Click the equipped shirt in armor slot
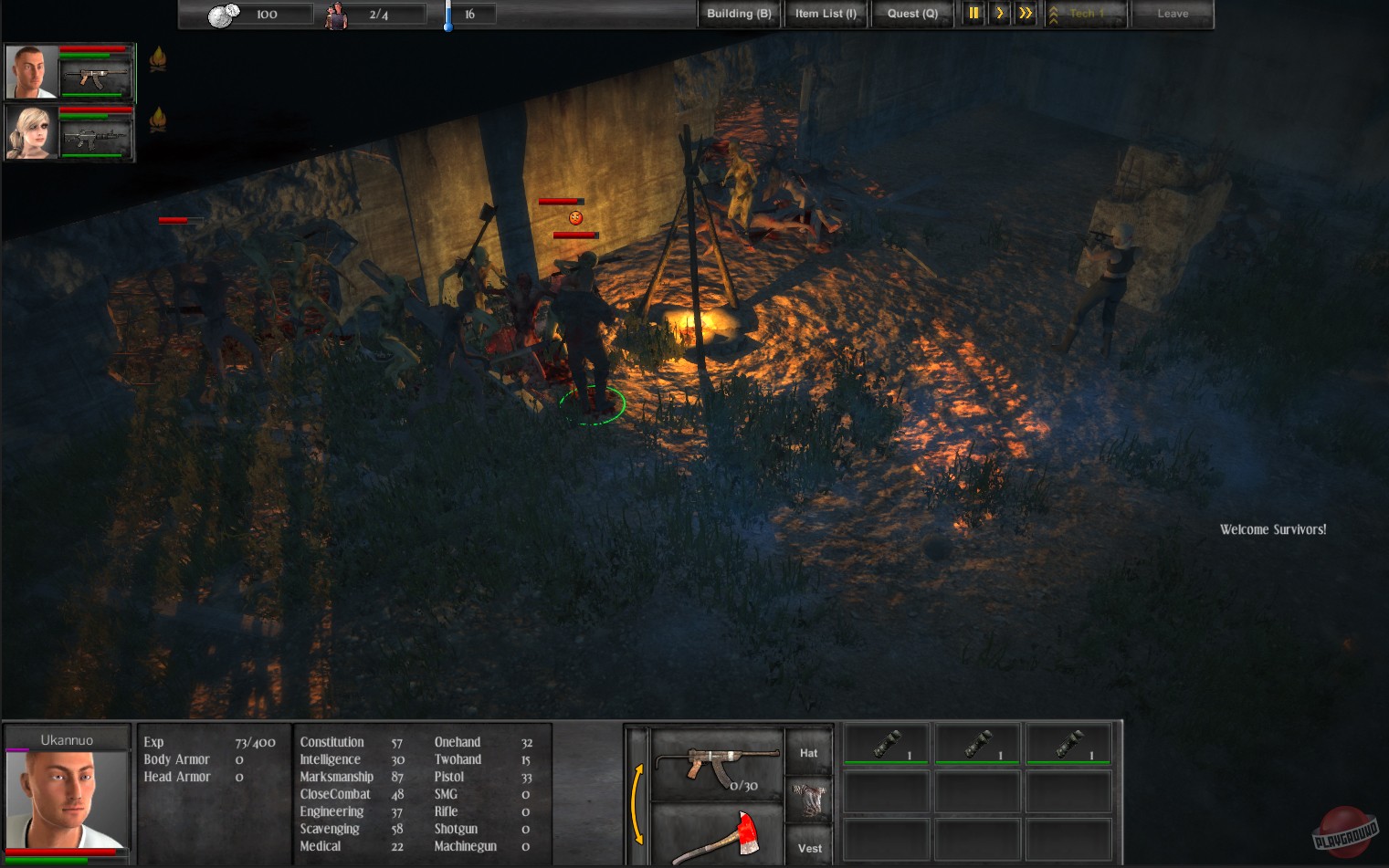 click(809, 799)
